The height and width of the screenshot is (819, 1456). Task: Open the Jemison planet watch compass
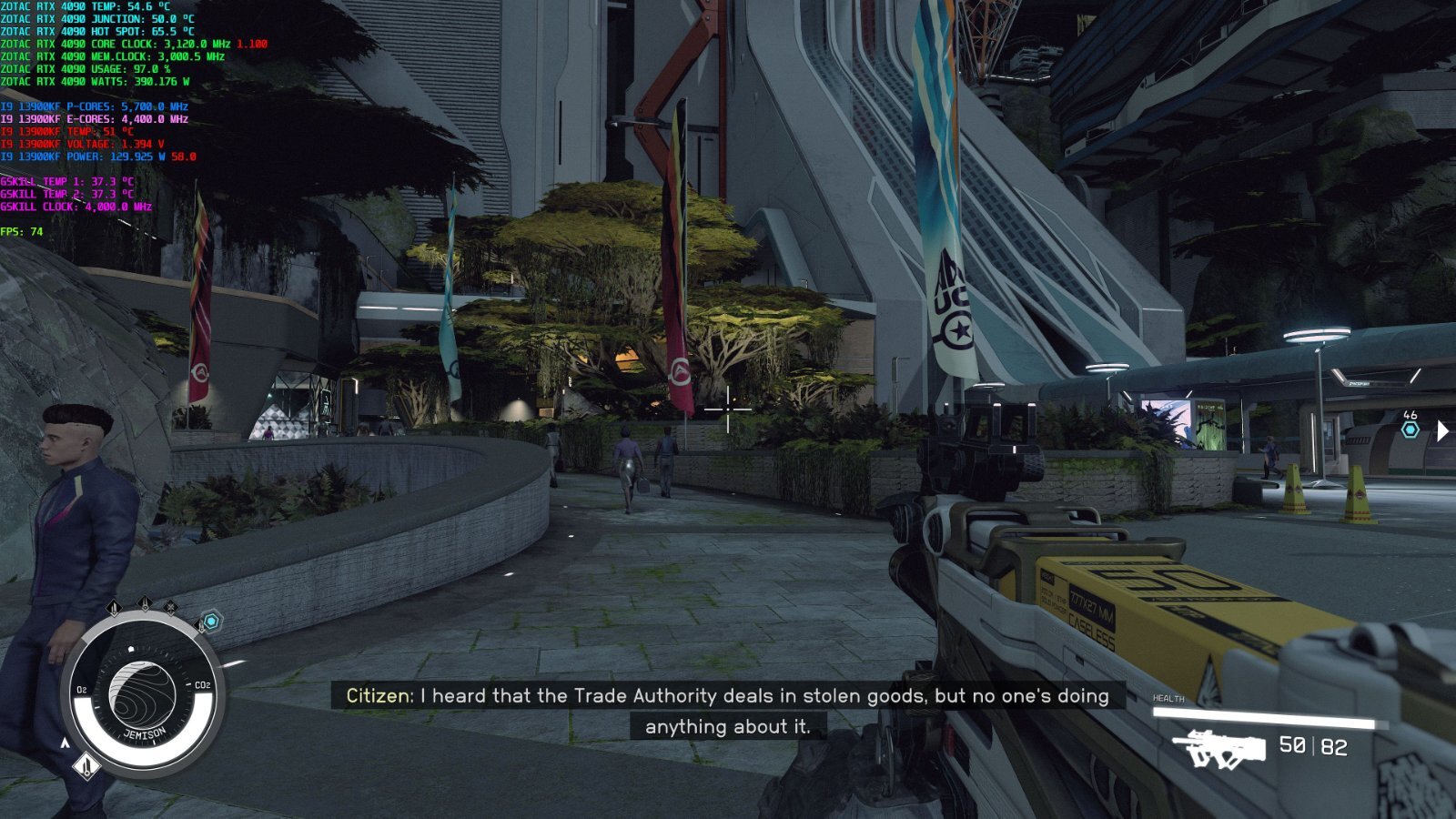(142, 697)
